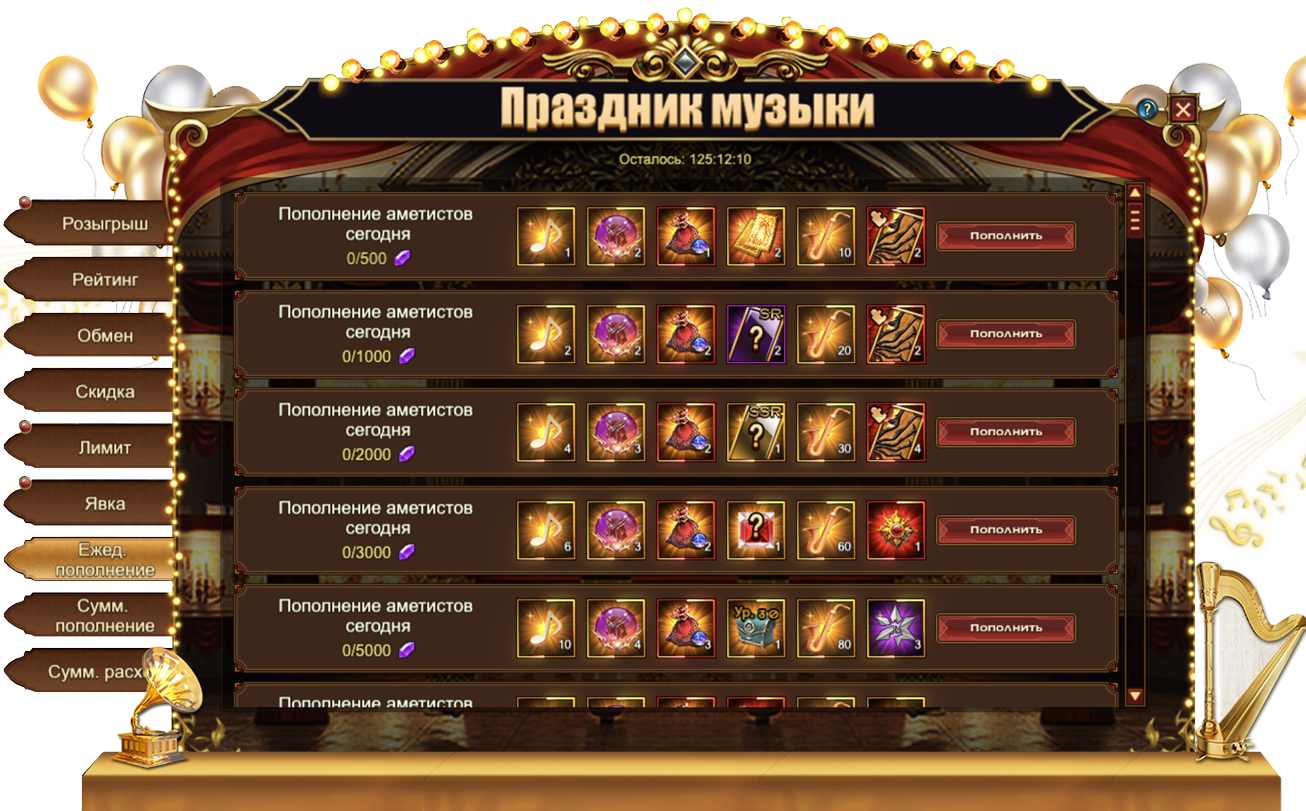This screenshot has height=811, width=1306.
Task: Open the blue question mark help
Action: [x=1149, y=109]
